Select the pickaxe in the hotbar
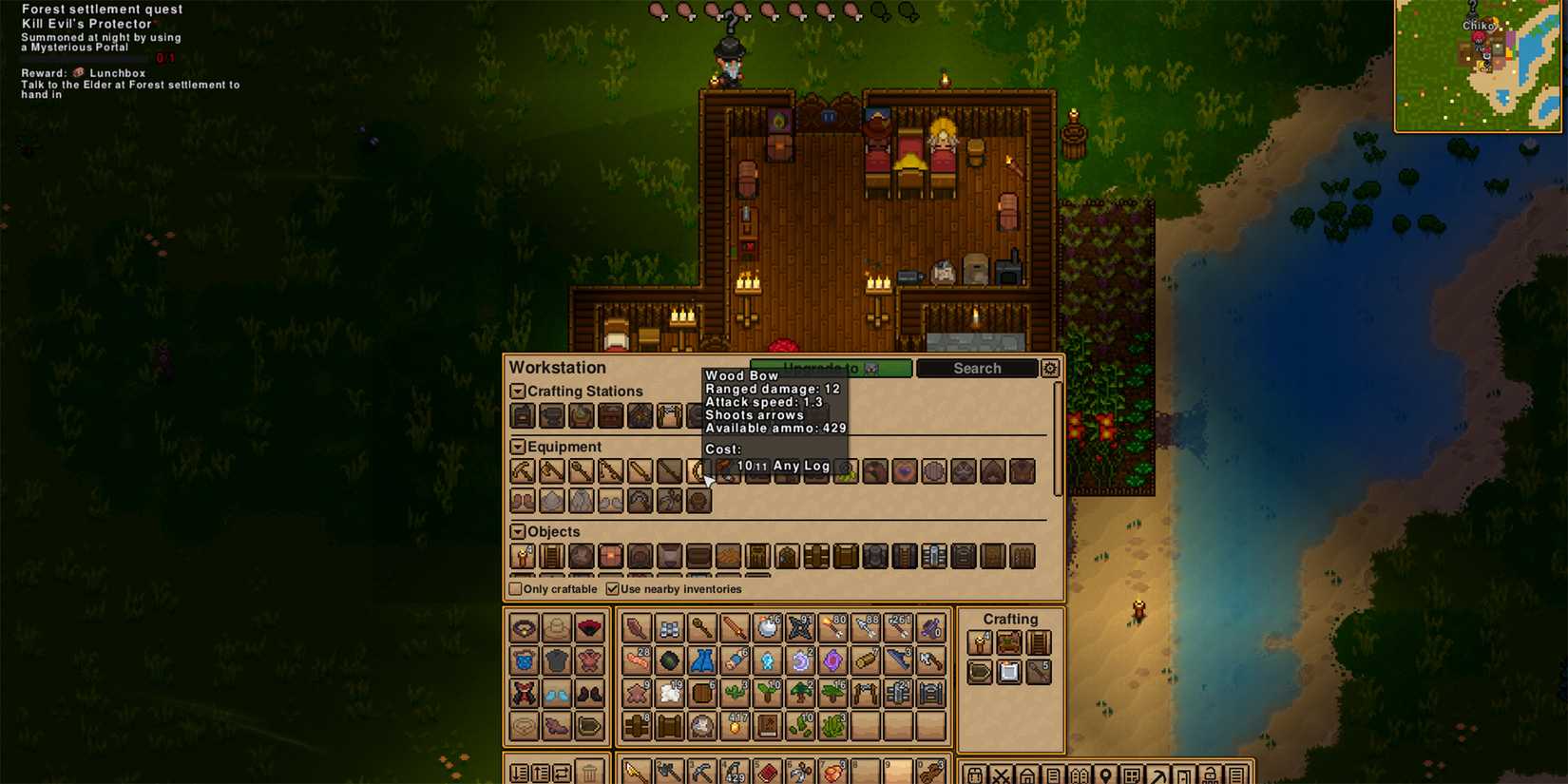The height and width of the screenshot is (784, 1568). (x=703, y=771)
